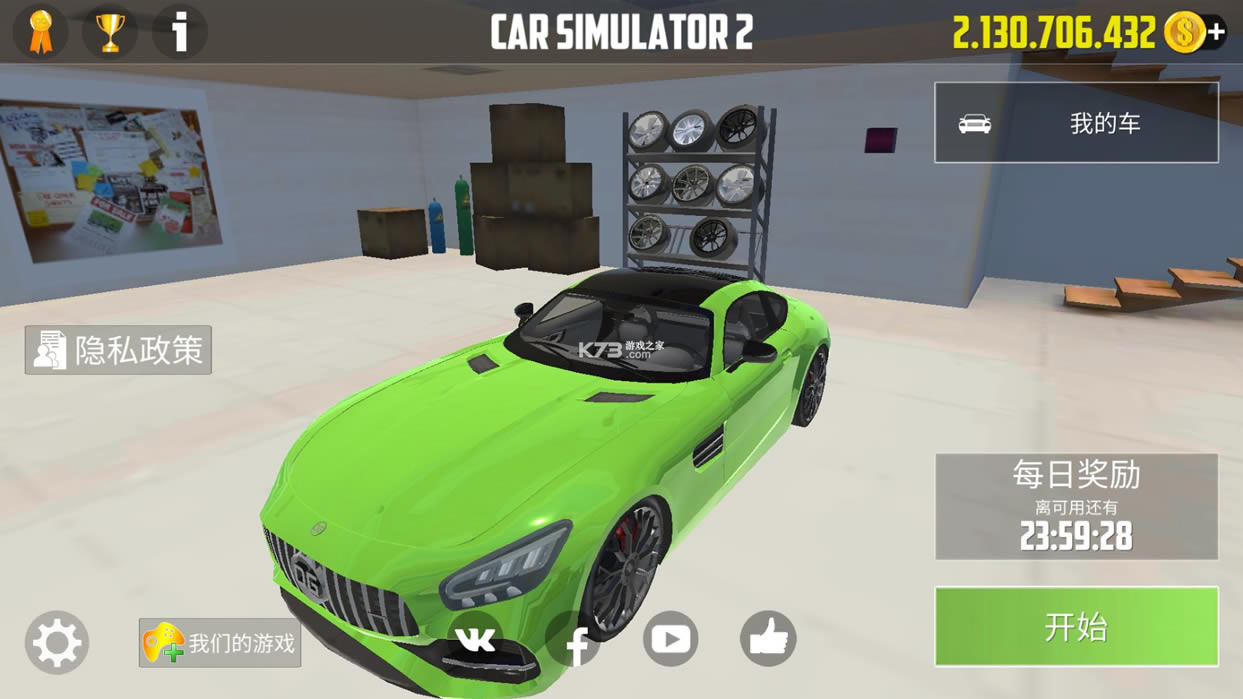Open the gear settings menu
The image size is (1243, 699).
[57, 642]
